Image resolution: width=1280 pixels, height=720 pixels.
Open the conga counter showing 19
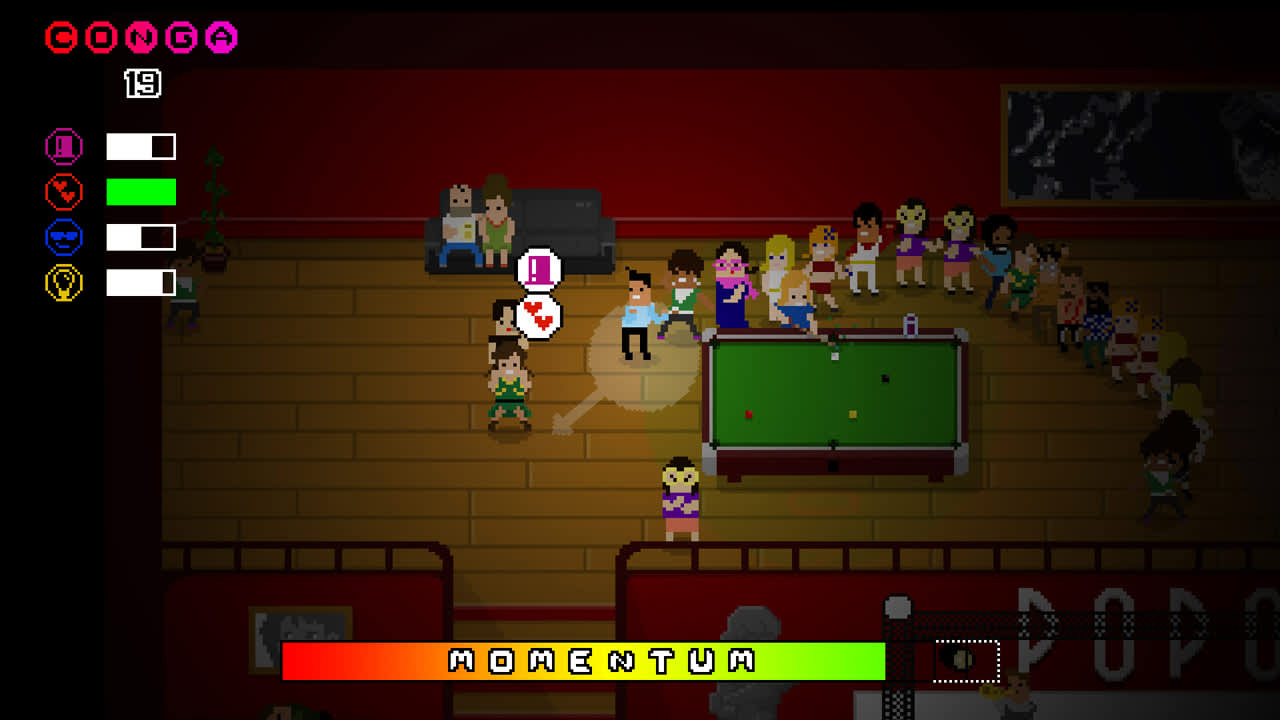[142, 83]
